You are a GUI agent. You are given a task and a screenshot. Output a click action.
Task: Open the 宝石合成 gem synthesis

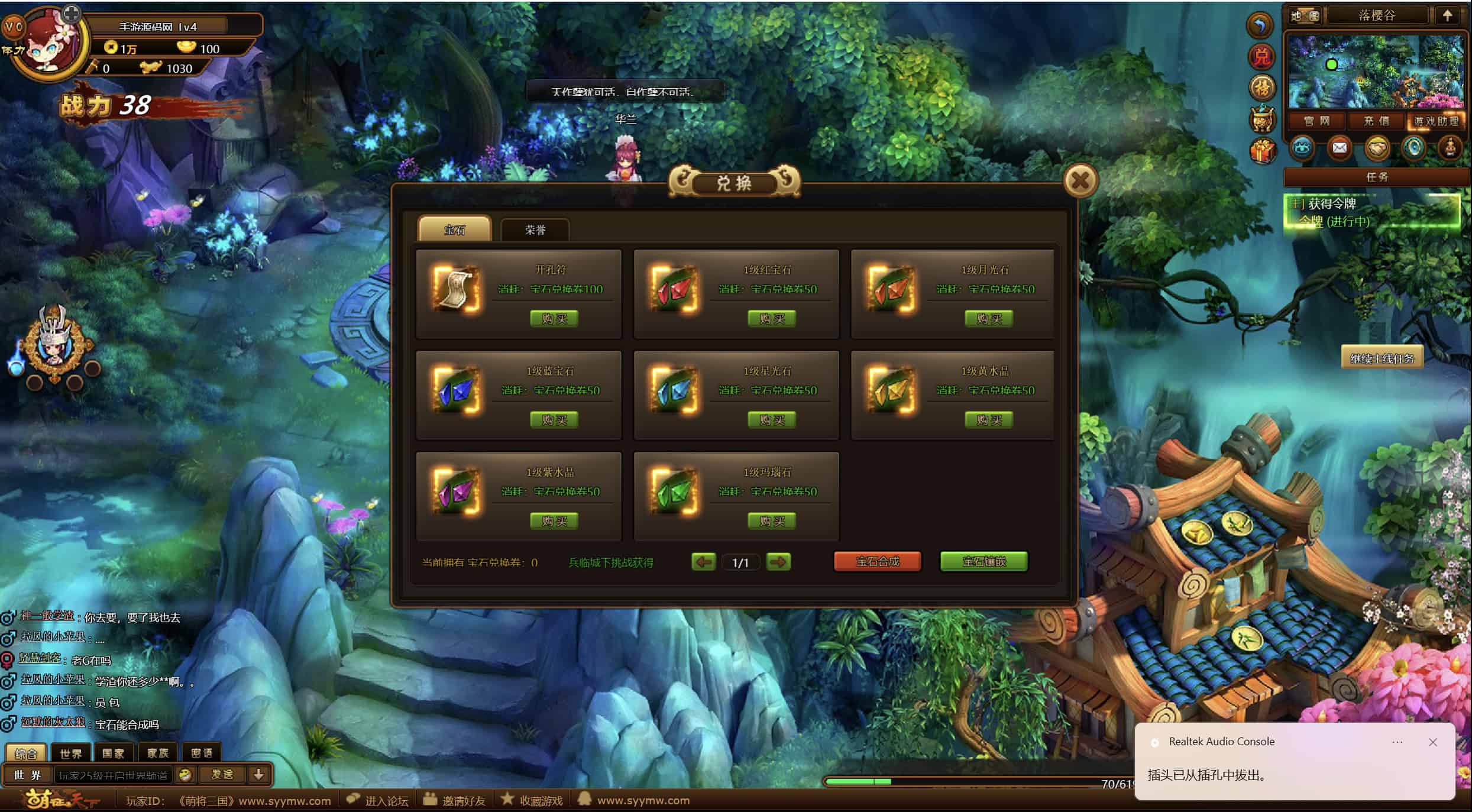click(x=877, y=561)
